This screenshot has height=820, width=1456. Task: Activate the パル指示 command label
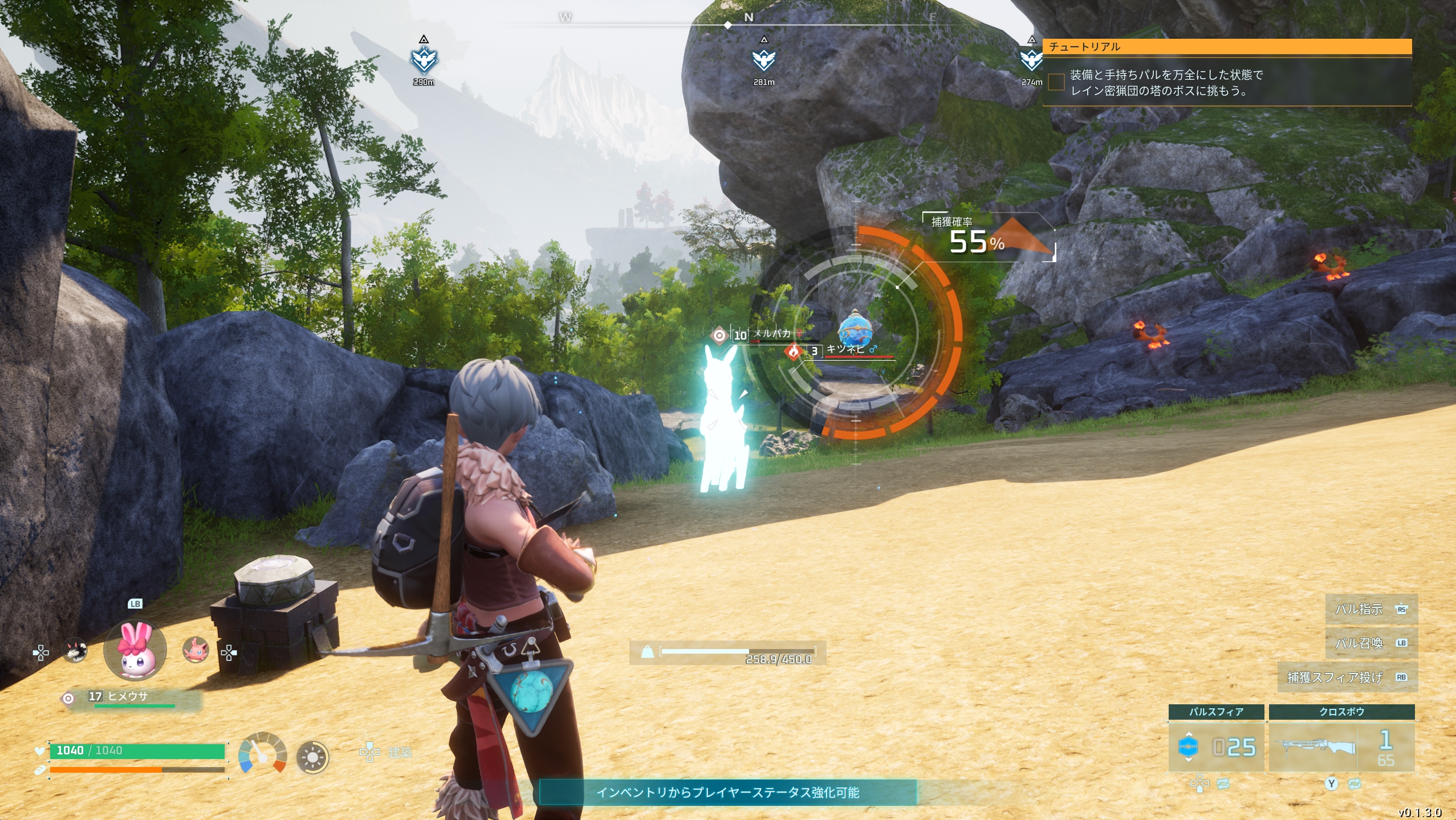click(1370, 609)
